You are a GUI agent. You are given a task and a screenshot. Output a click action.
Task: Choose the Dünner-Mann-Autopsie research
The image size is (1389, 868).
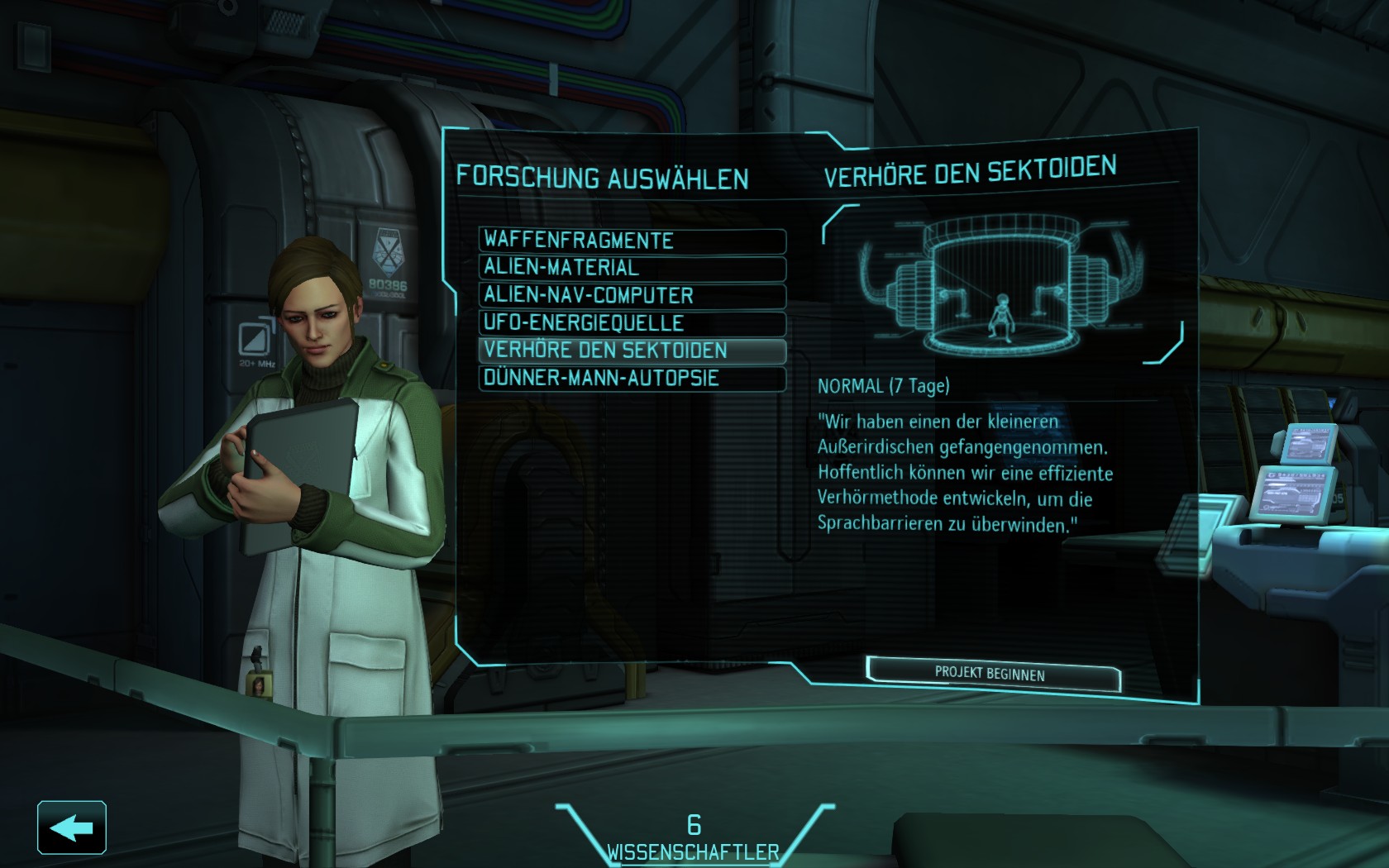632,379
